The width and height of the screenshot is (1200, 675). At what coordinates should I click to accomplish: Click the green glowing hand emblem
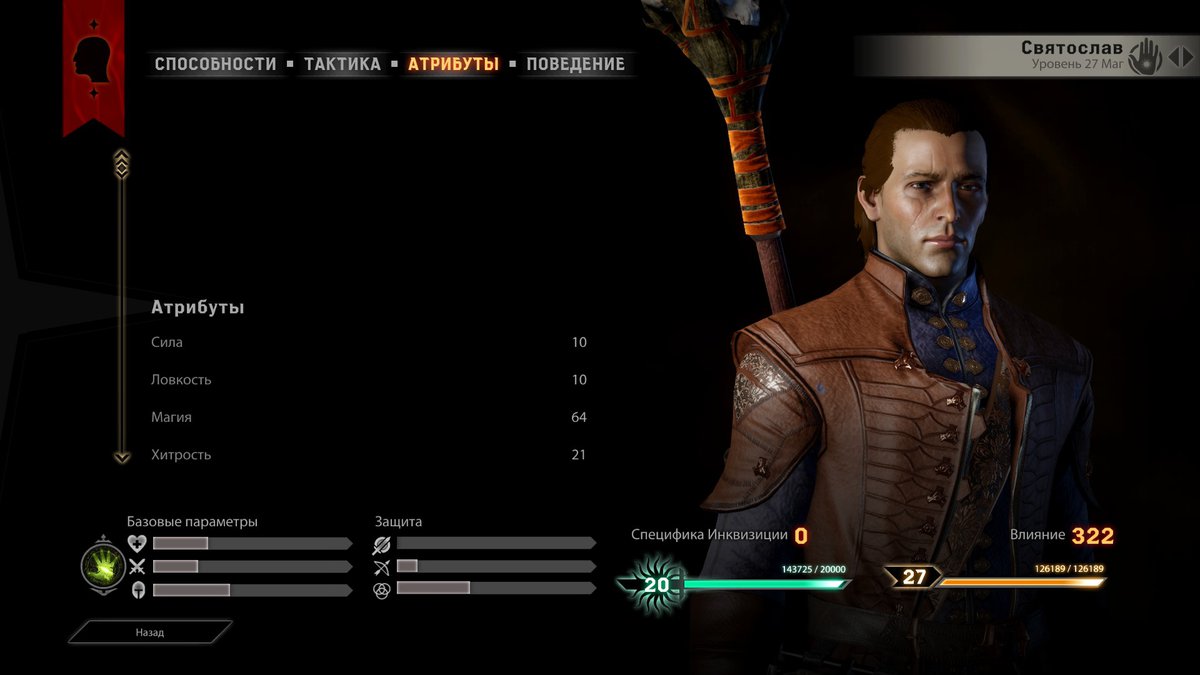[103, 566]
